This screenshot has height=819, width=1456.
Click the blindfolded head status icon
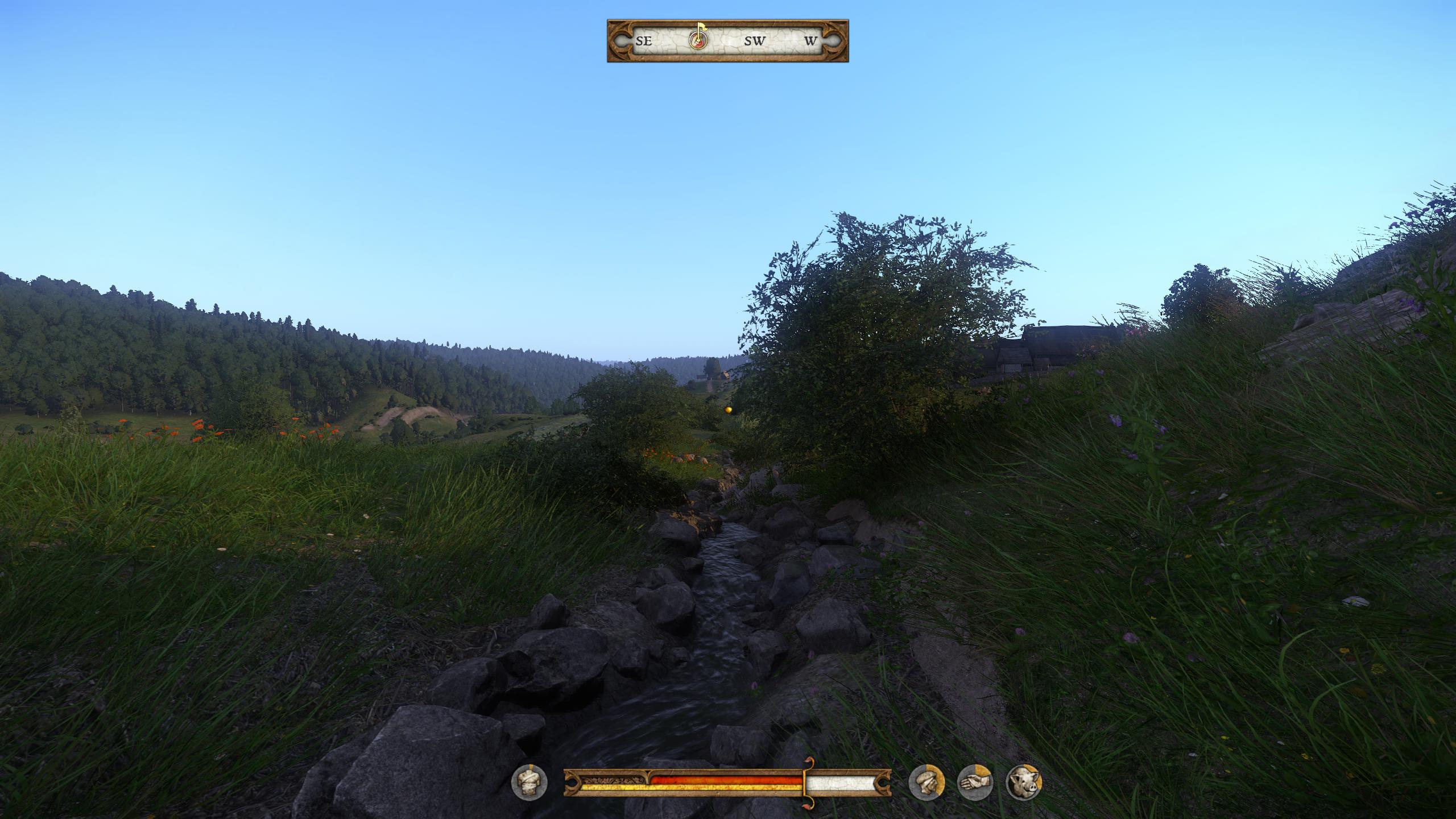tap(926, 781)
